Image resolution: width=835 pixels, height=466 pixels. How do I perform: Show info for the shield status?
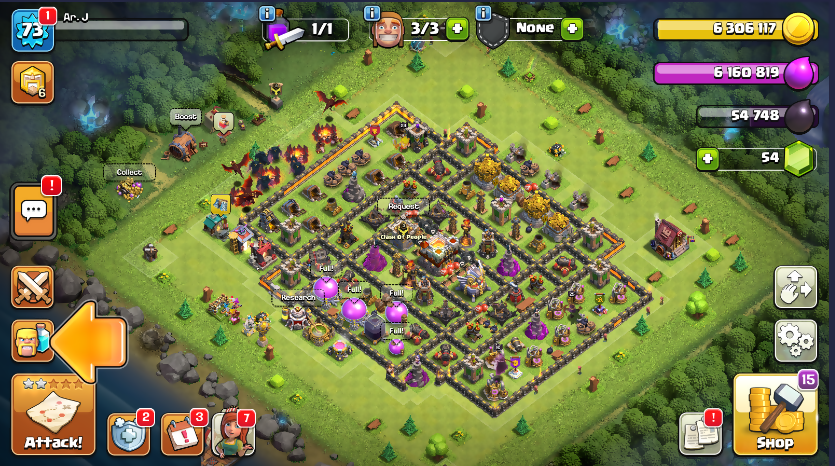coord(483,13)
